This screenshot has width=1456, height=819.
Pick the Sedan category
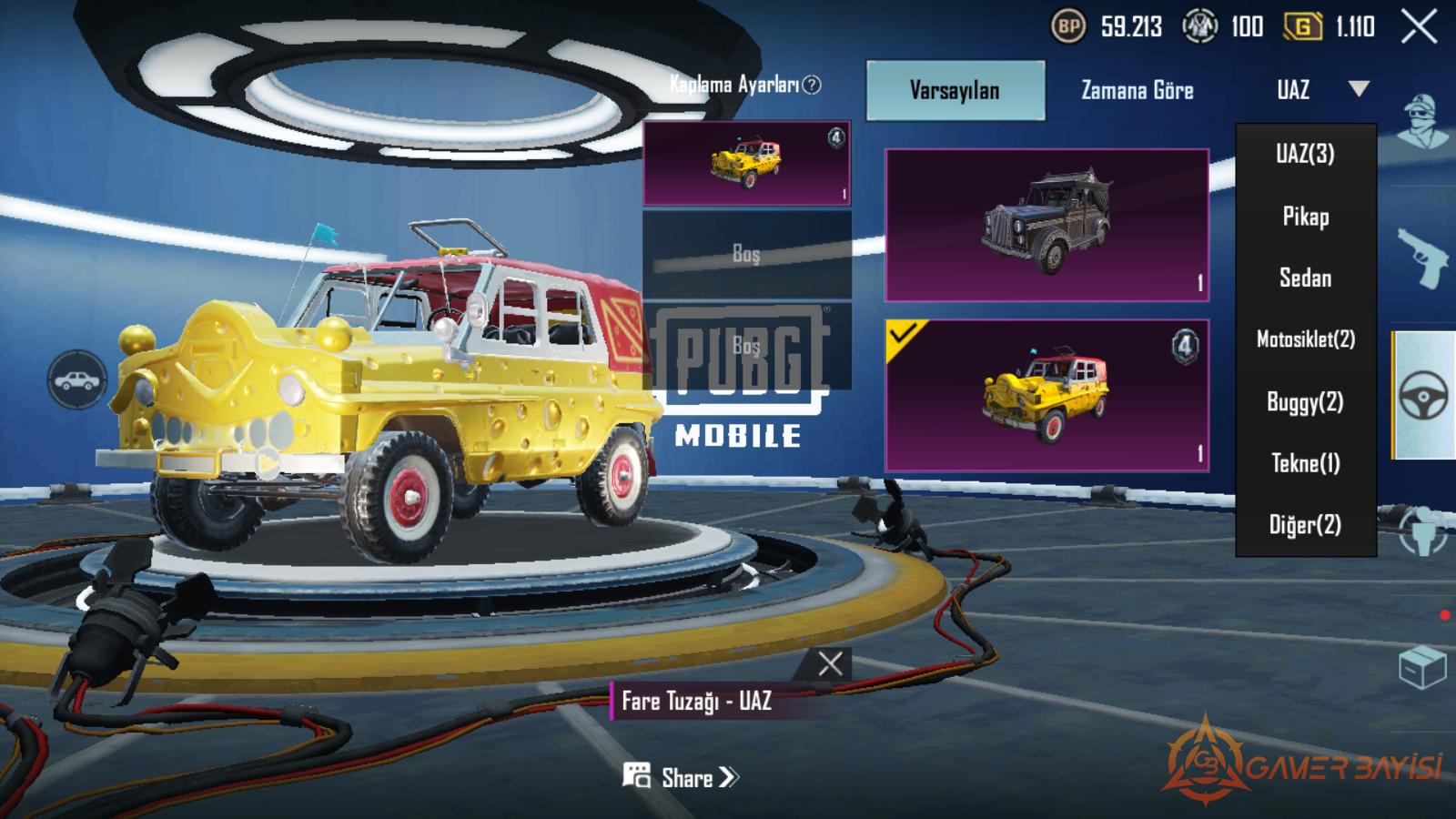(1305, 278)
